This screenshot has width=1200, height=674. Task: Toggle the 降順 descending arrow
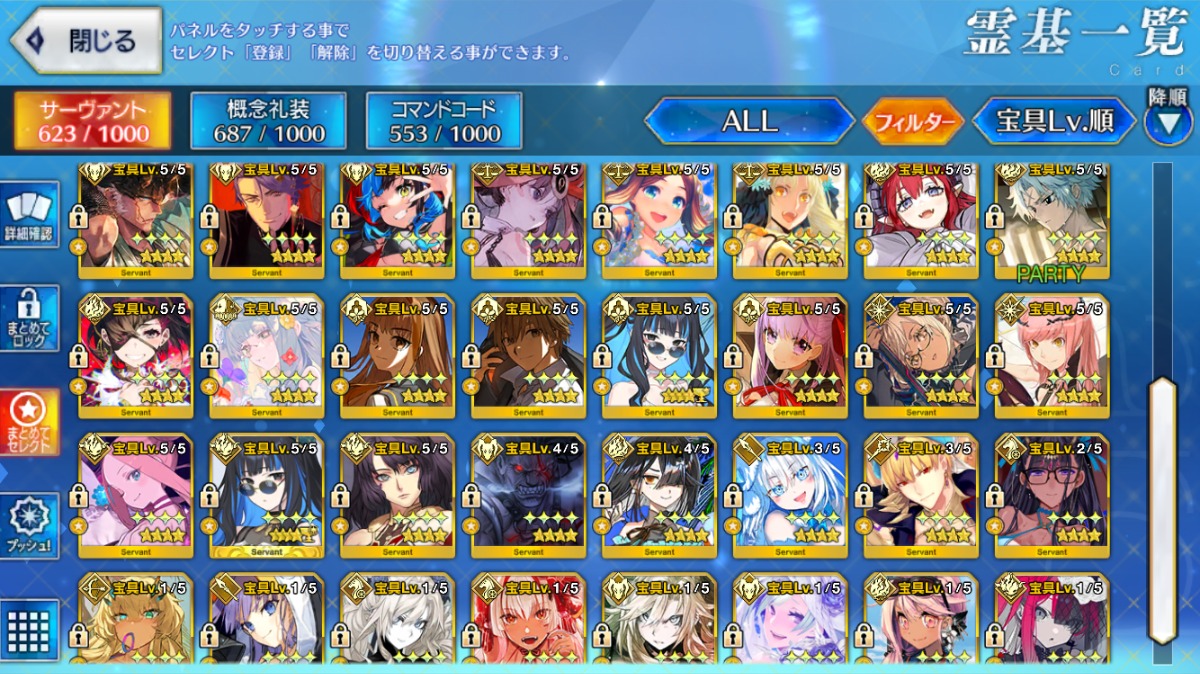1168,119
